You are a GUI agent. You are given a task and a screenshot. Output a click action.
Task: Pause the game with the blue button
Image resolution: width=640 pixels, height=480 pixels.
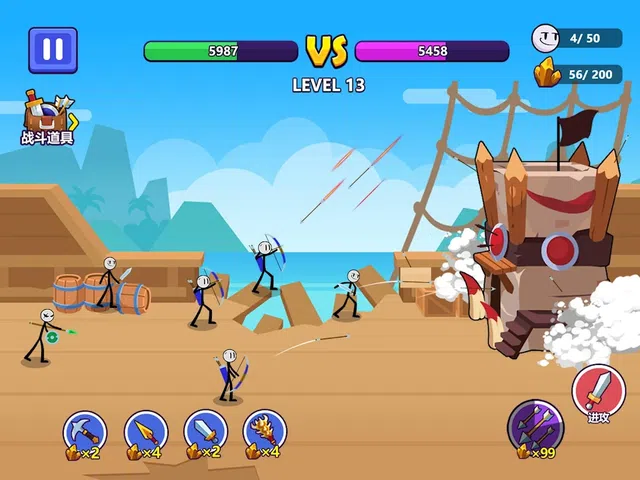click(x=53, y=49)
